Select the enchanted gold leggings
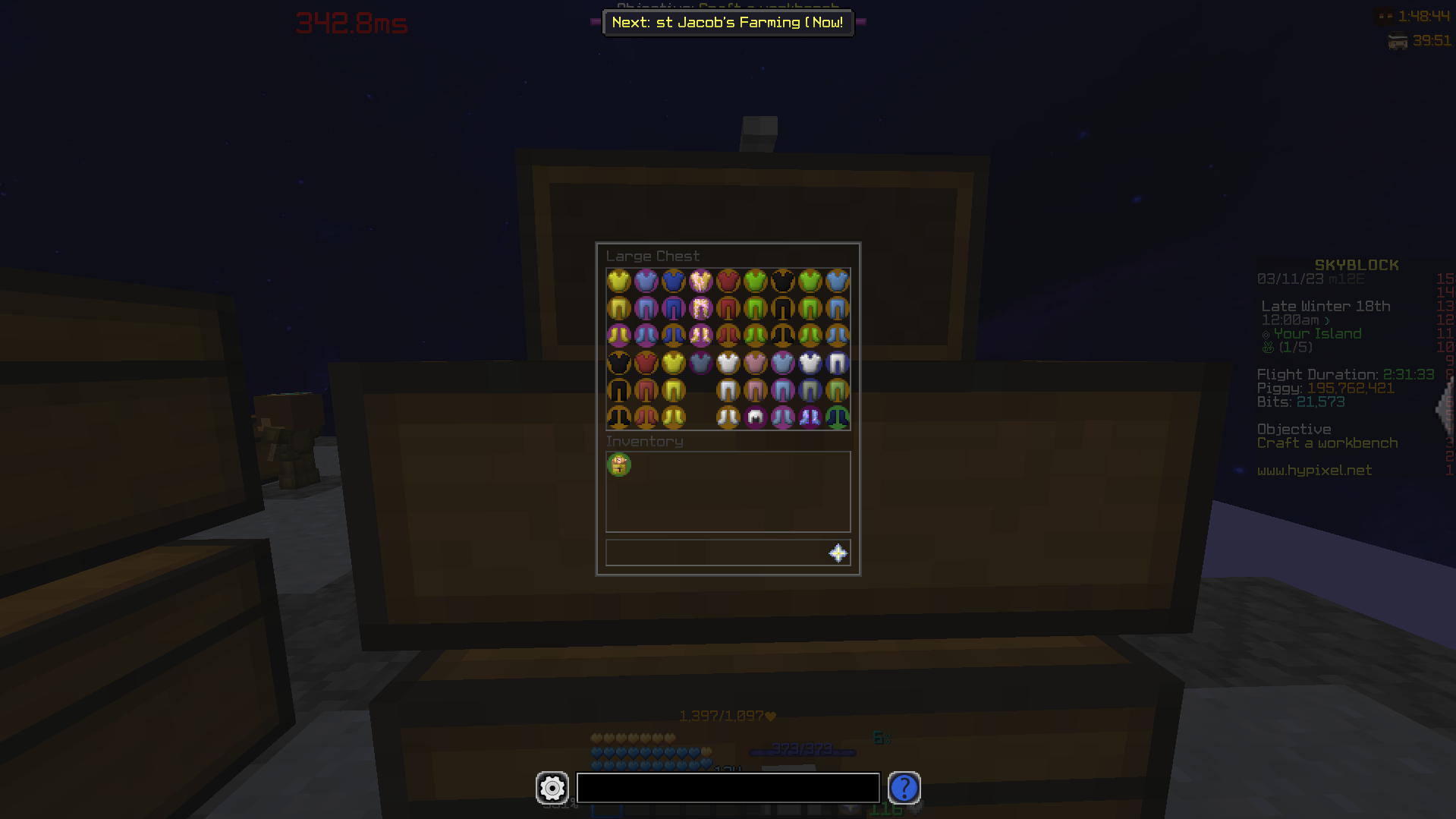Screen dimensions: 1456x819 pyautogui.click(x=700, y=307)
